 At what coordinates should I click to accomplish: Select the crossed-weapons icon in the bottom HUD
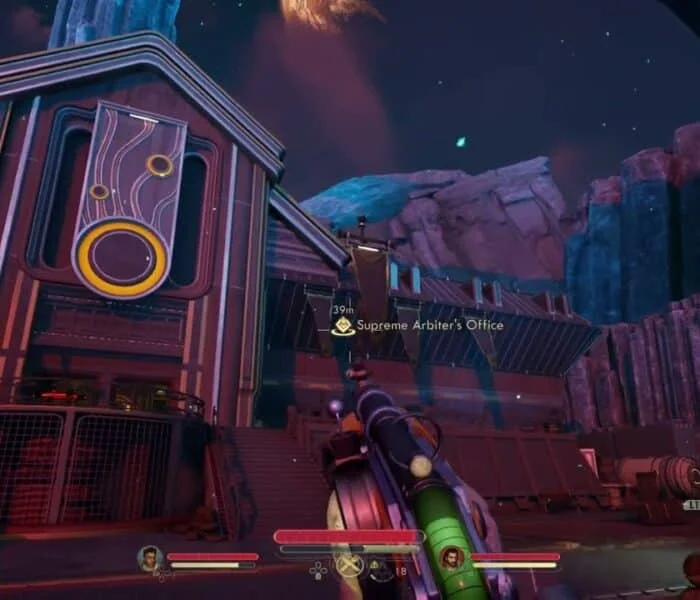pos(349,565)
